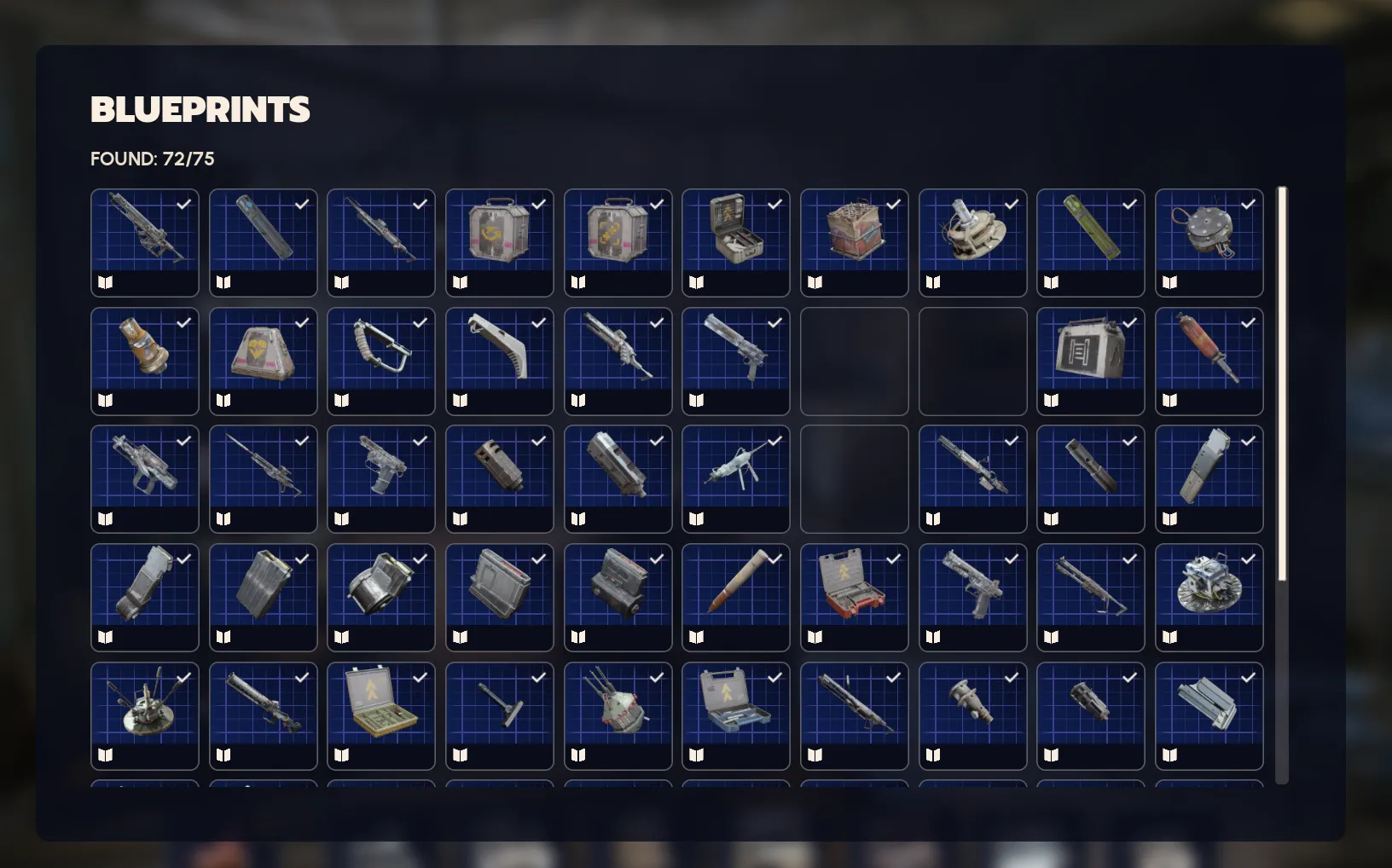1392x868 pixels.
Task: Open the book icon on the circular saw blade blueprint
Action: tap(1170, 636)
